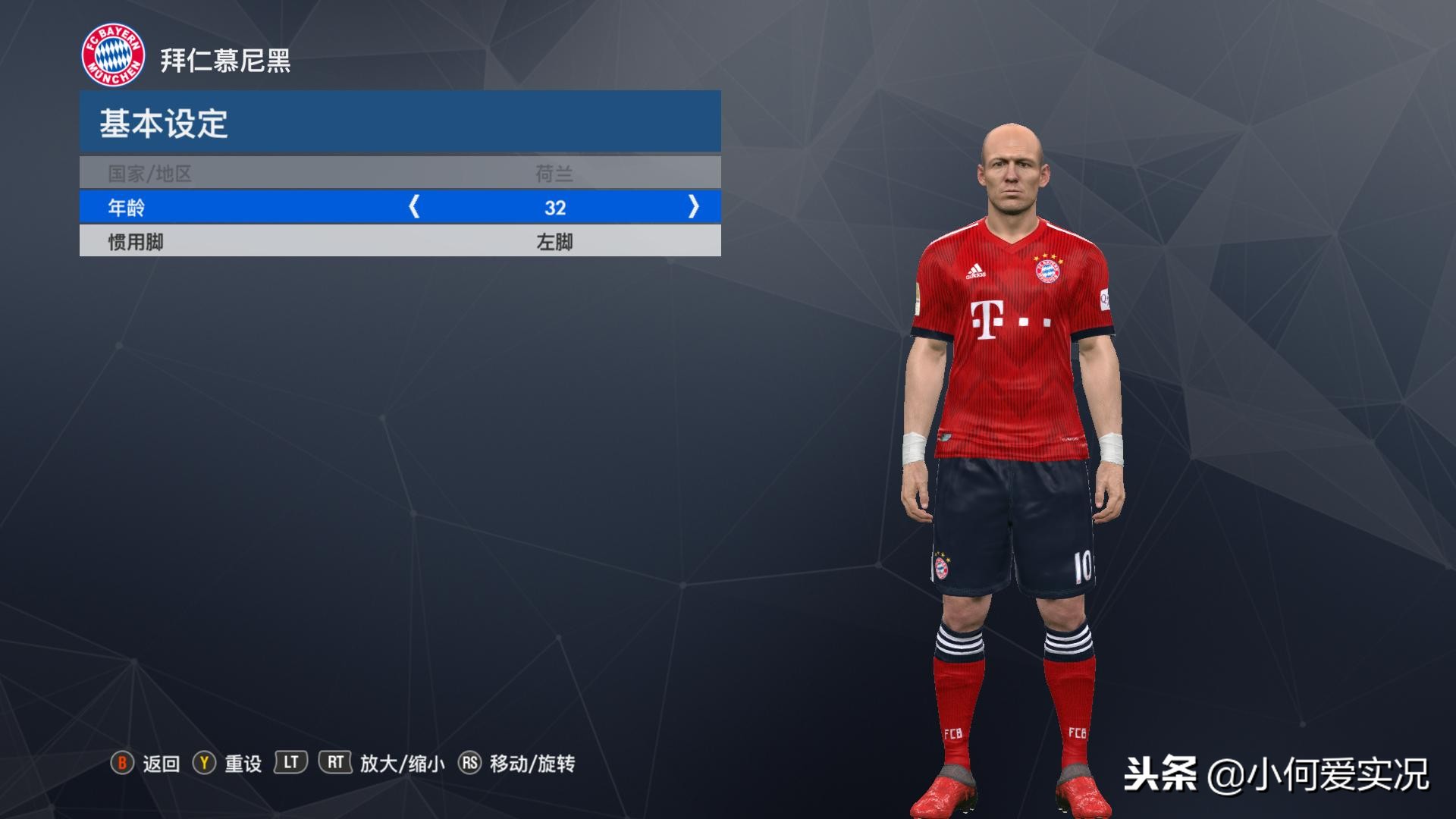Viewport: 1456px width, 819px height.
Task: Select the 惯用脚 (preferred foot) row
Action: pos(400,242)
